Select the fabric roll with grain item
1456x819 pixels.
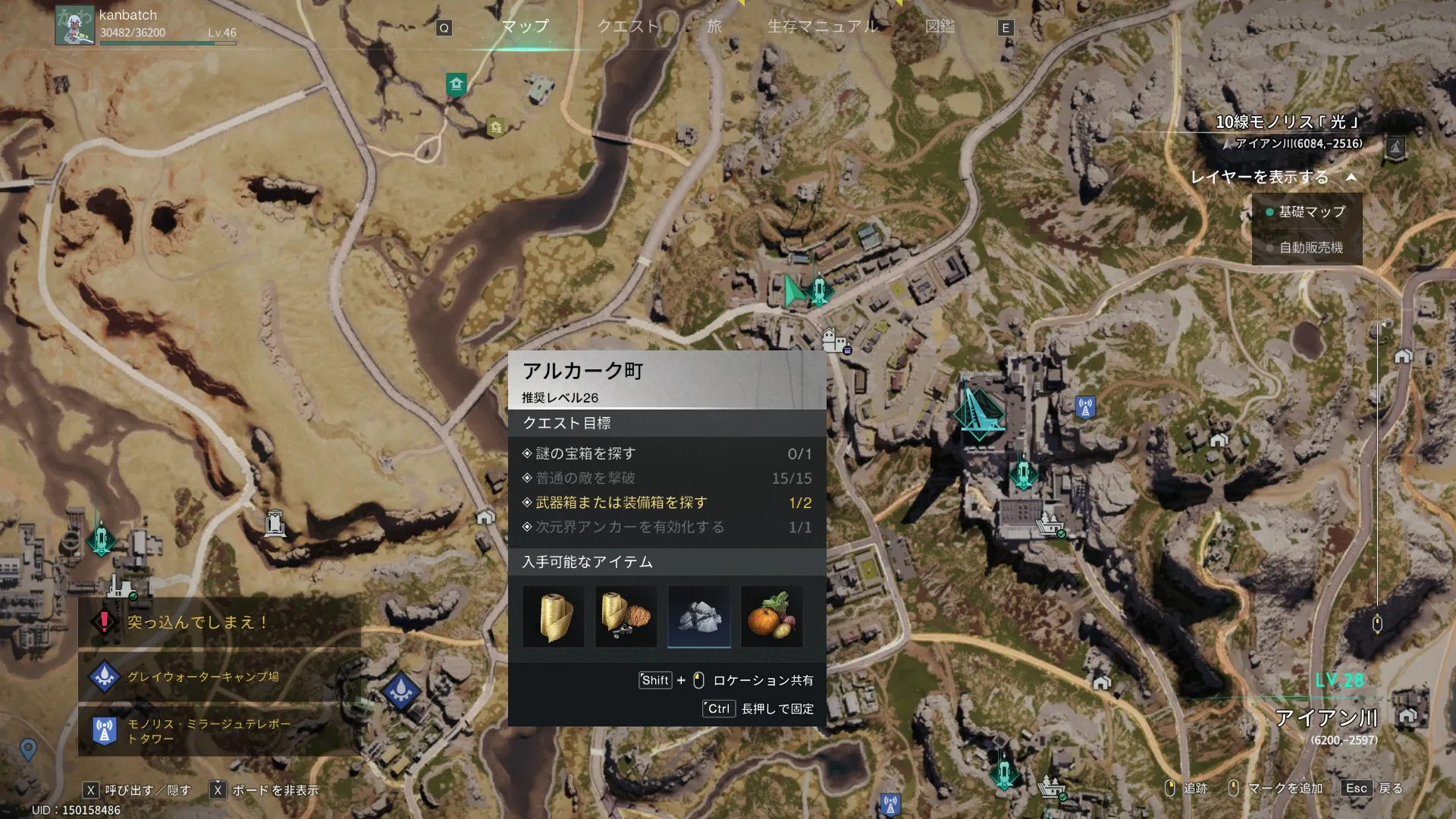tap(626, 617)
